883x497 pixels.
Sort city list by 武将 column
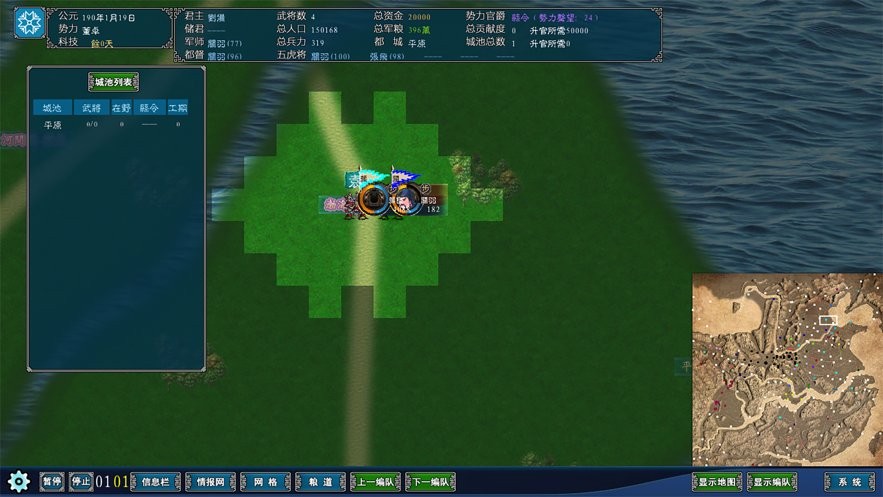click(90, 107)
